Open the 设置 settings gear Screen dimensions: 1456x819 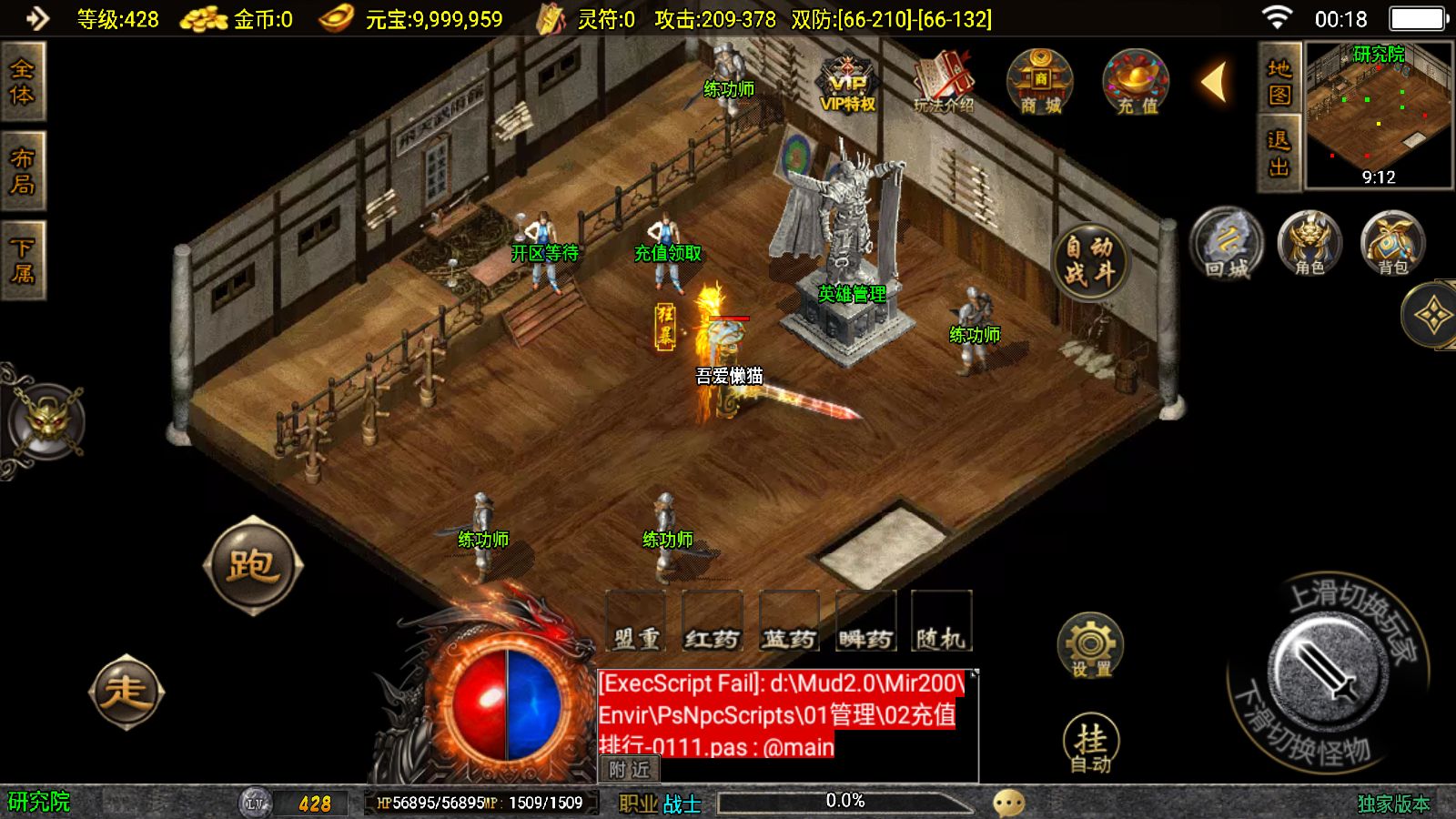pyautogui.click(x=1090, y=646)
